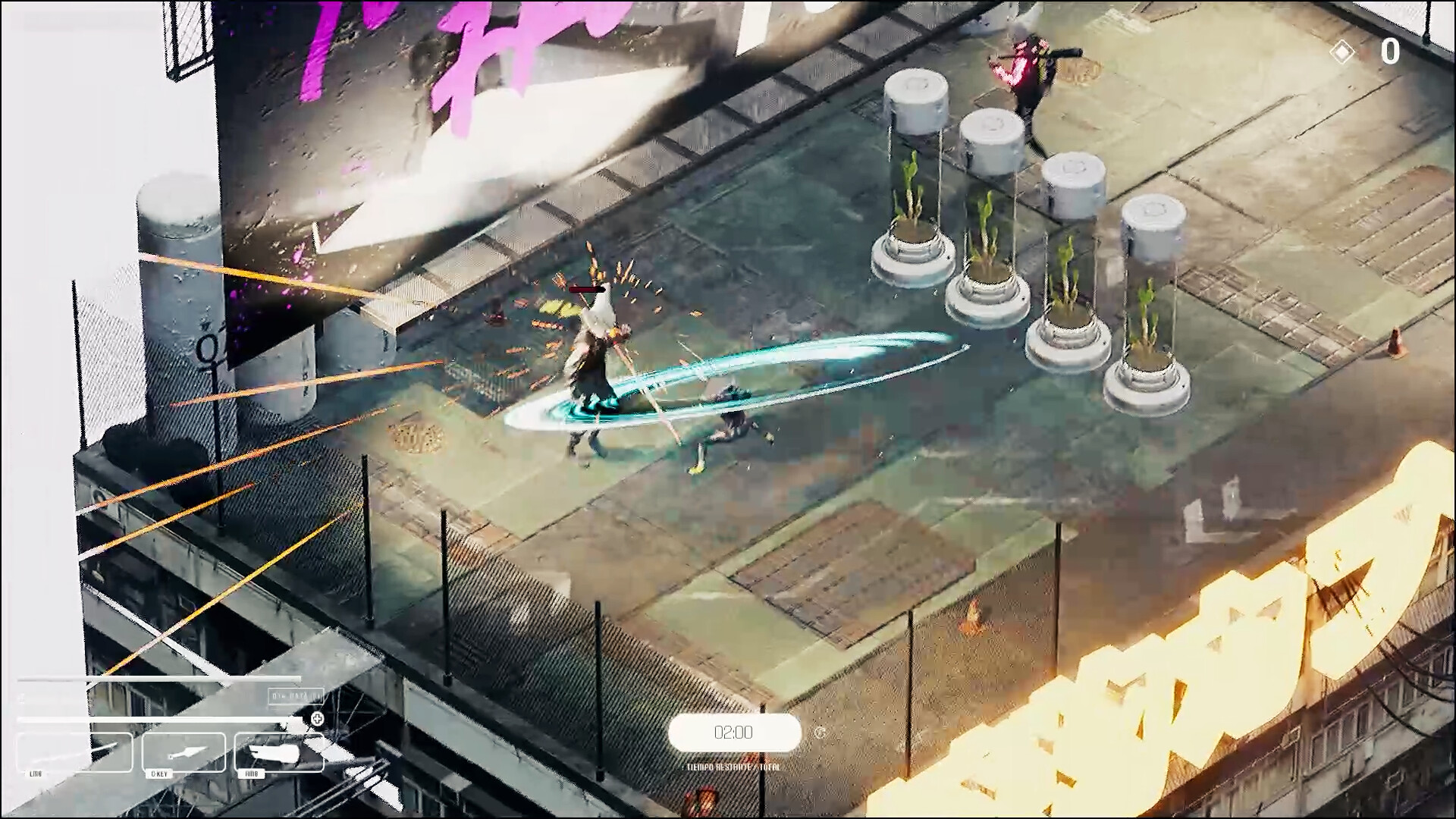The height and width of the screenshot is (819, 1456).
Task: Click the leftmost plant capsule on the rooftop
Action: pyautogui.click(x=914, y=174)
